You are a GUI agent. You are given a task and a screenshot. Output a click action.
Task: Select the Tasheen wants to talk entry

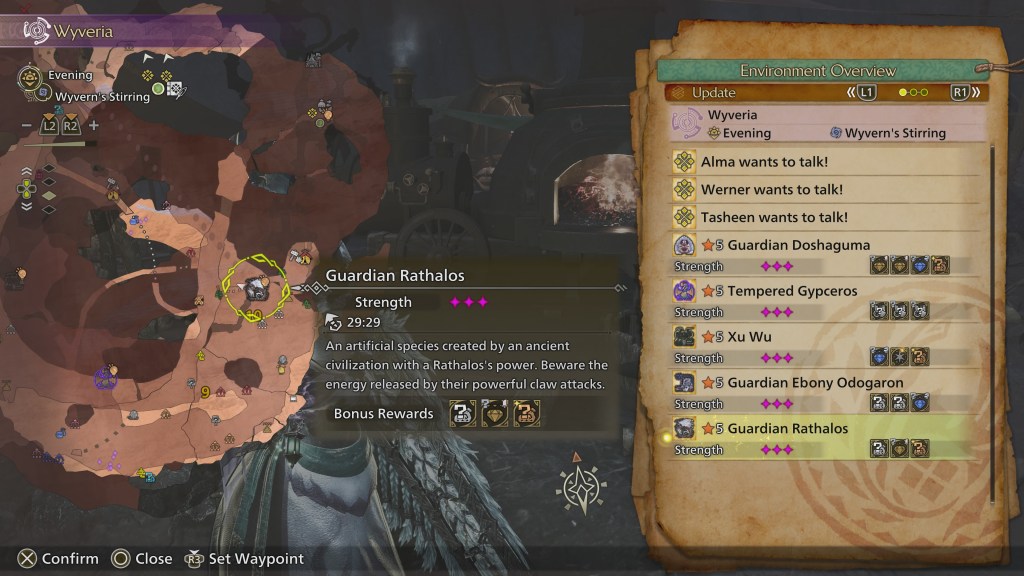[x=774, y=217]
